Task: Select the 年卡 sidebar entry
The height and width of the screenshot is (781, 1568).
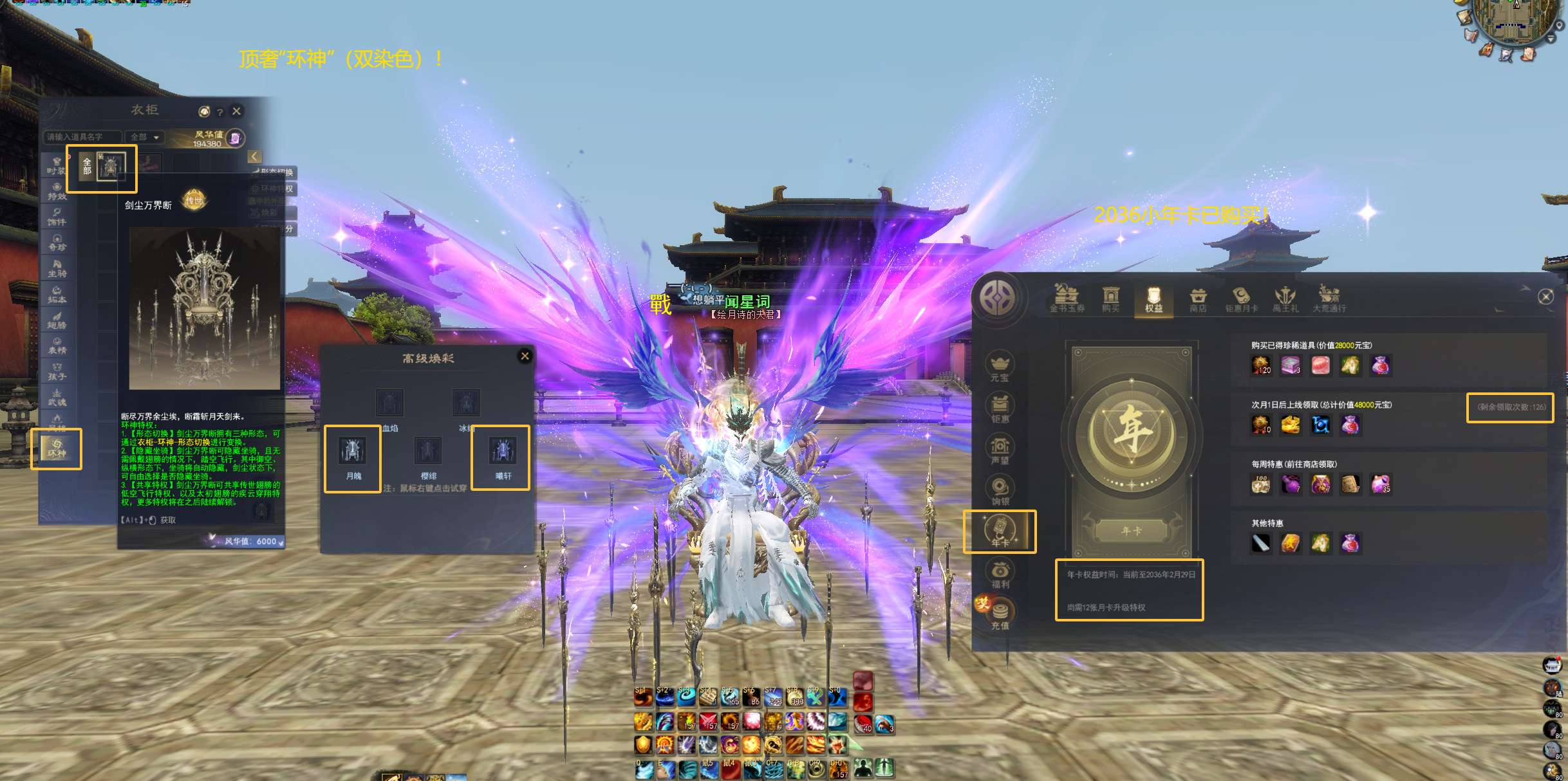Action: [x=1000, y=531]
